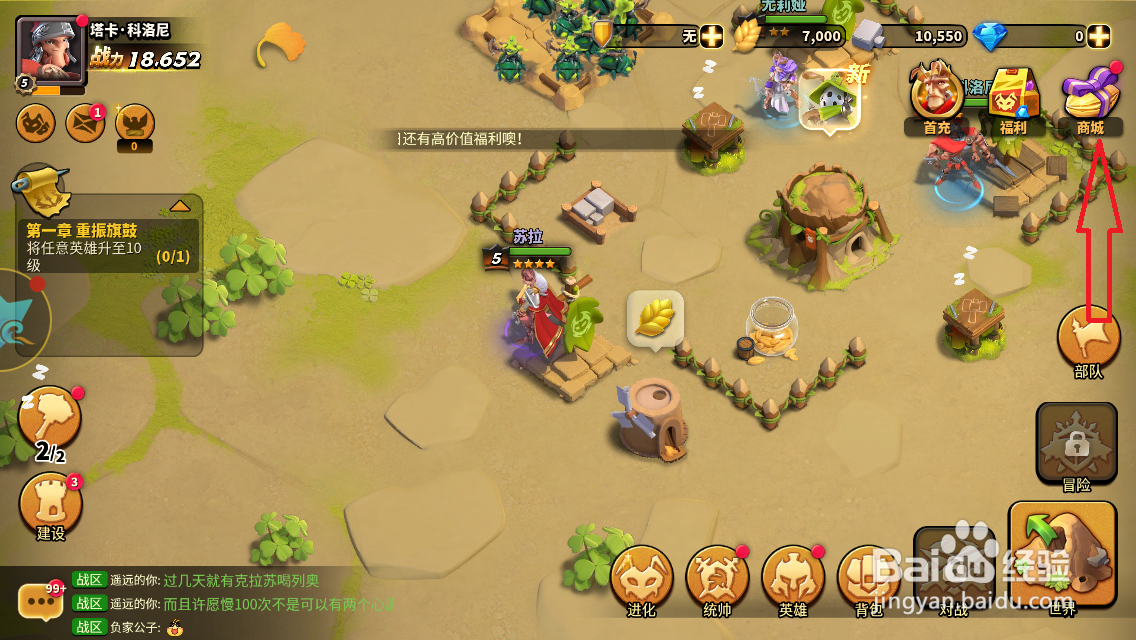Open the chat bubble with 99+ messages

click(x=41, y=601)
